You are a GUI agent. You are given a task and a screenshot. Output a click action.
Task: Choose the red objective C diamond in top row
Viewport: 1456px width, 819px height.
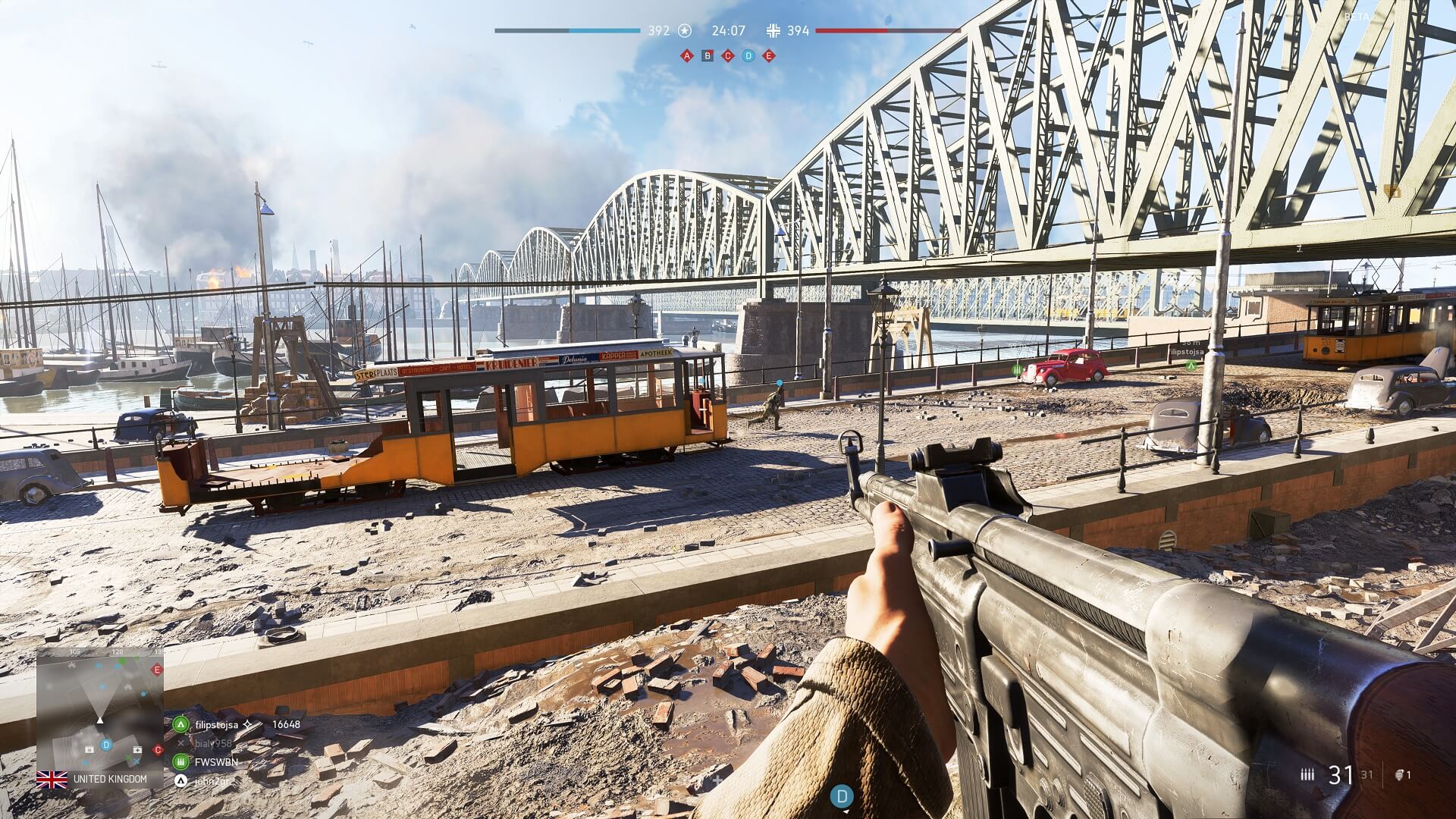click(x=728, y=55)
